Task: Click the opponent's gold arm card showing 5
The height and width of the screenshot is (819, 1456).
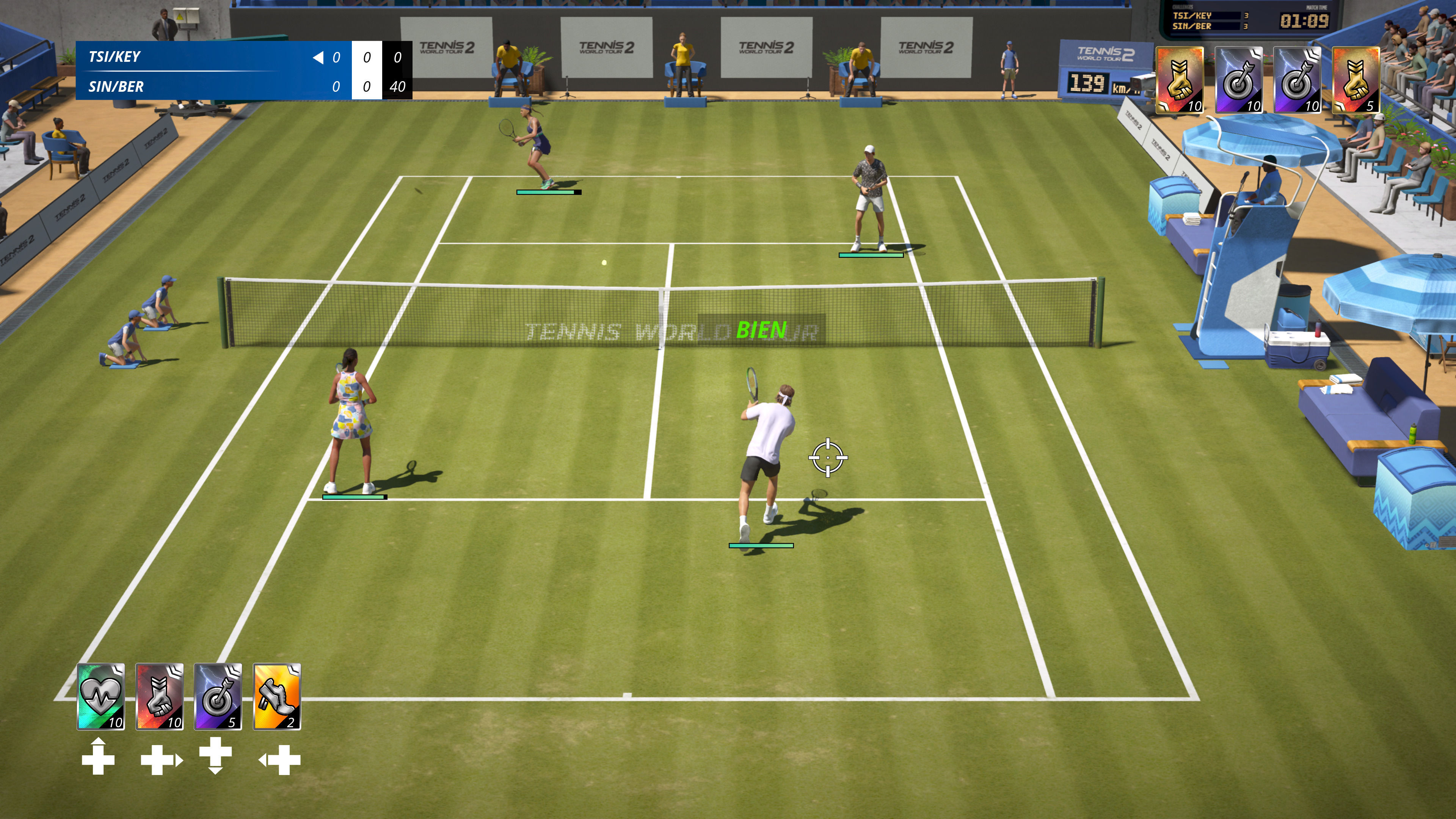Action: [1356, 80]
